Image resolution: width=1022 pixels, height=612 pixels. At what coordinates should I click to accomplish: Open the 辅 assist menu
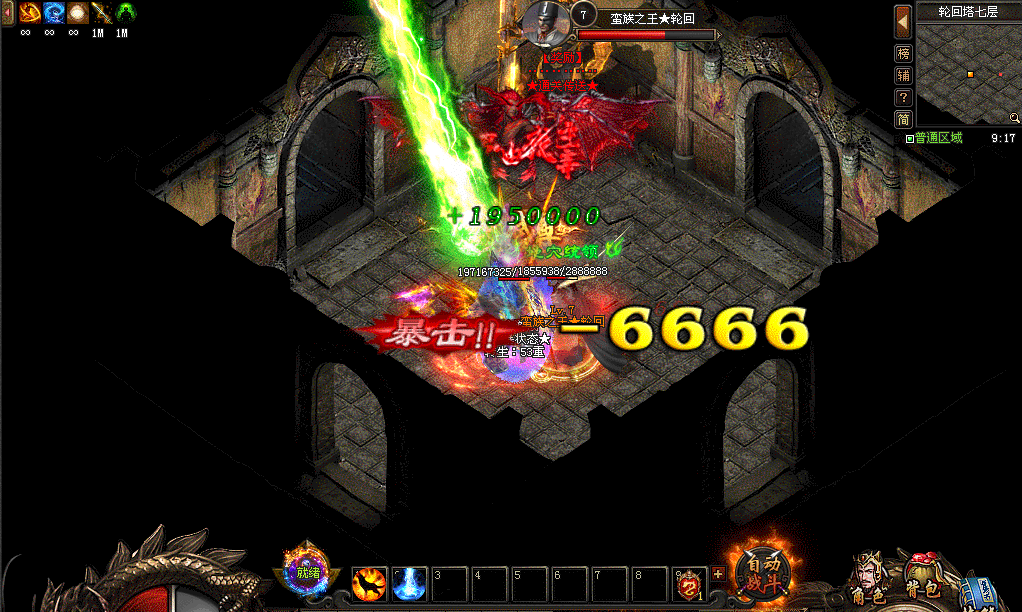point(903,75)
